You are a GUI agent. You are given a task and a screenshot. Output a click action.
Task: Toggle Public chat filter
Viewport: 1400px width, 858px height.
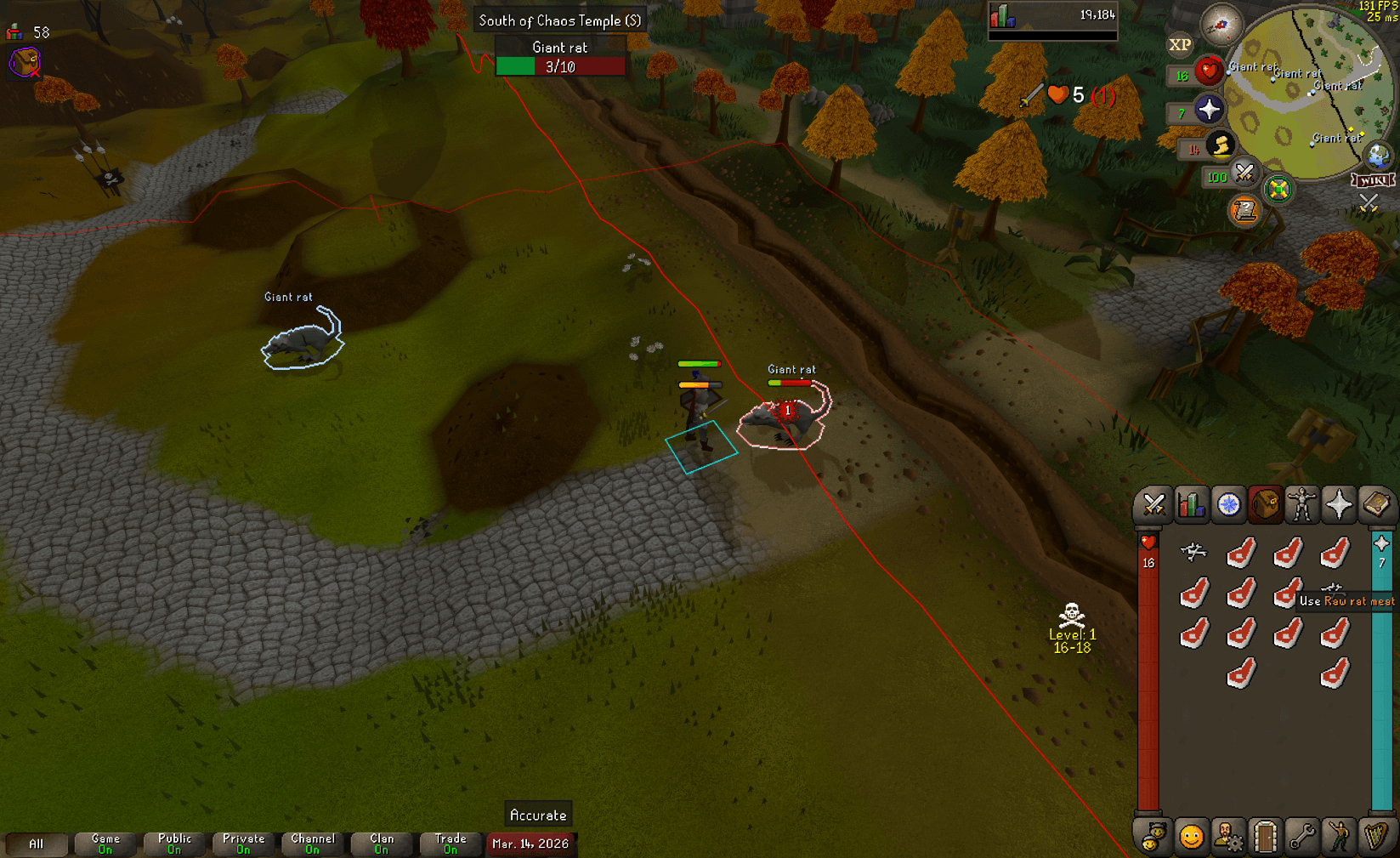[173, 842]
